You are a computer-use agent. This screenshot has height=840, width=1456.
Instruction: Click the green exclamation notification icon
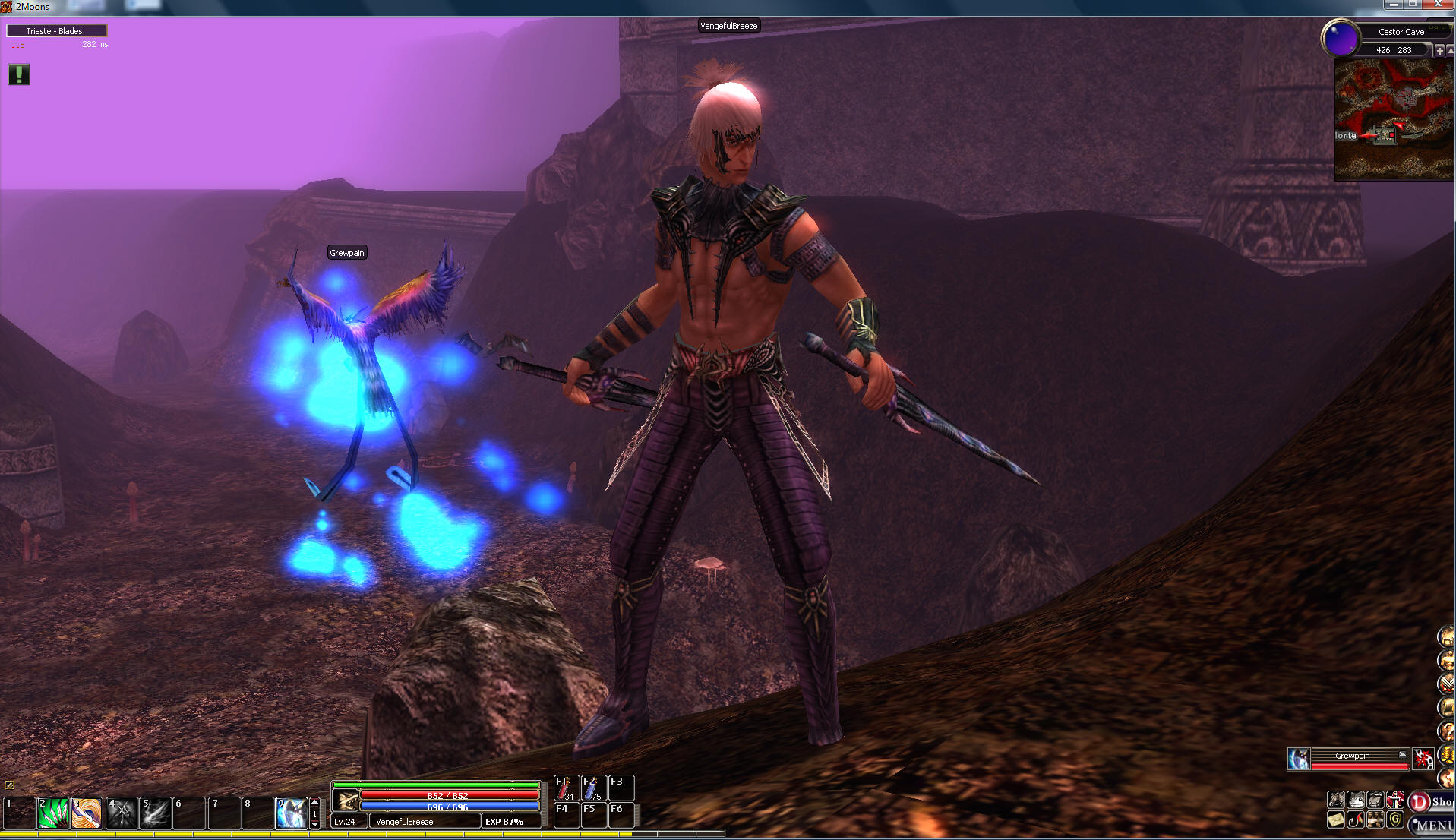[x=19, y=74]
